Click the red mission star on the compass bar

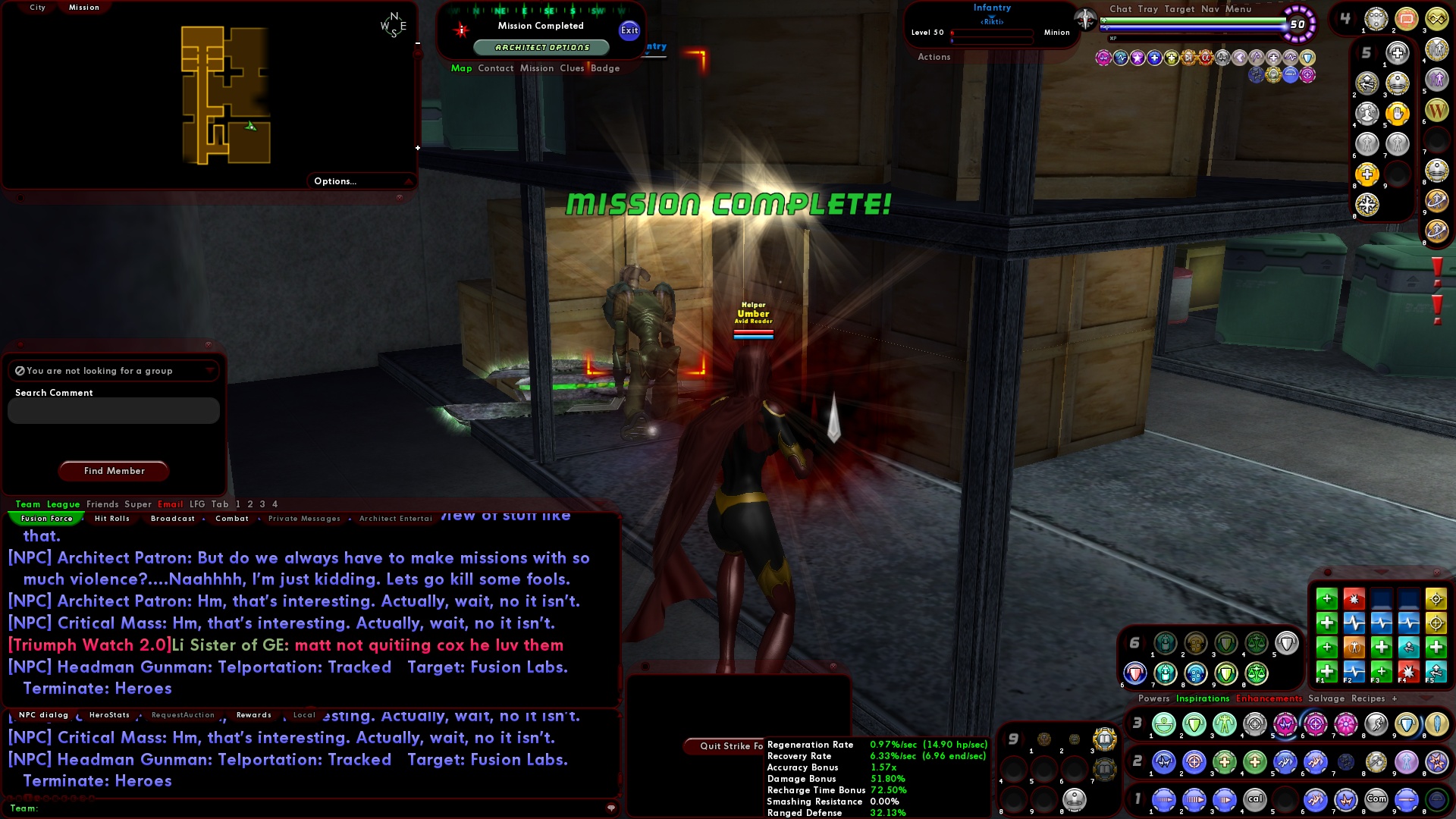(460, 30)
